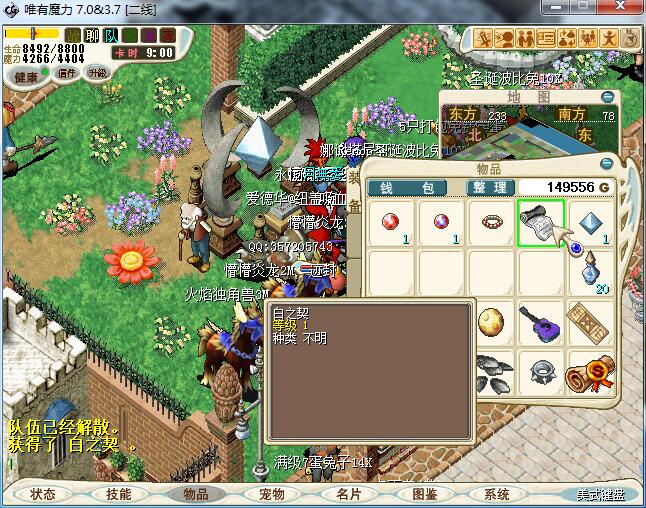Select the blue potion bottle slot
The width and height of the screenshot is (646, 508).
(590, 272)
